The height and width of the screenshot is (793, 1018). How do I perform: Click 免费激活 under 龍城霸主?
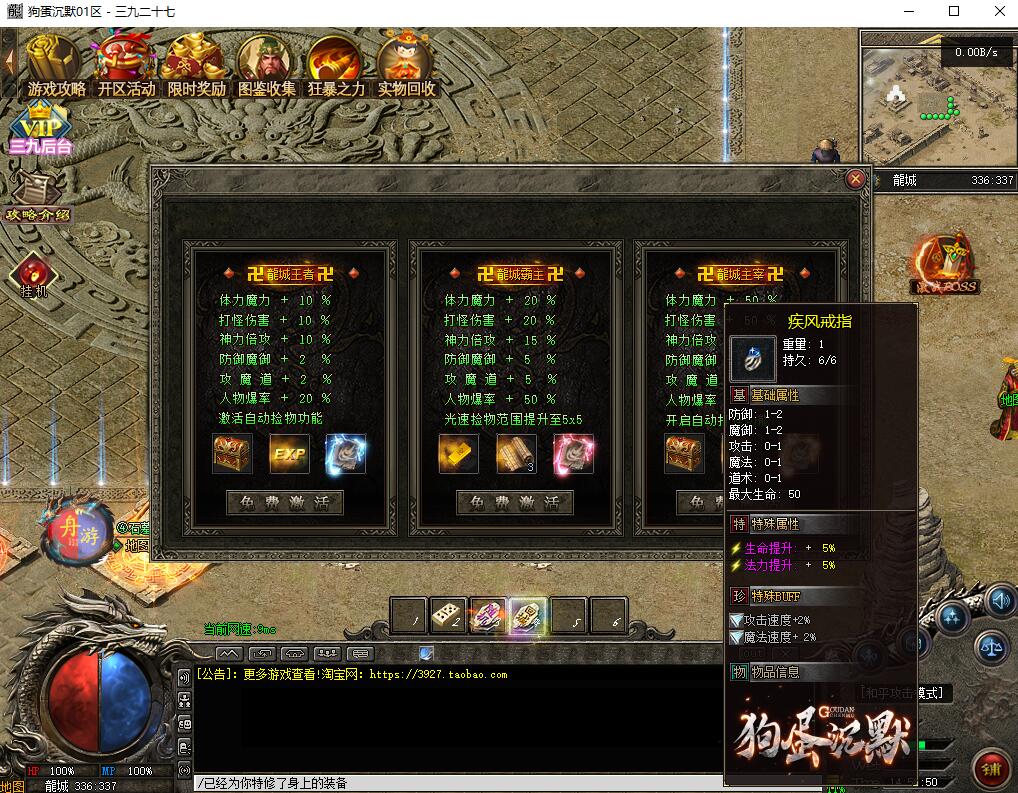514,502
